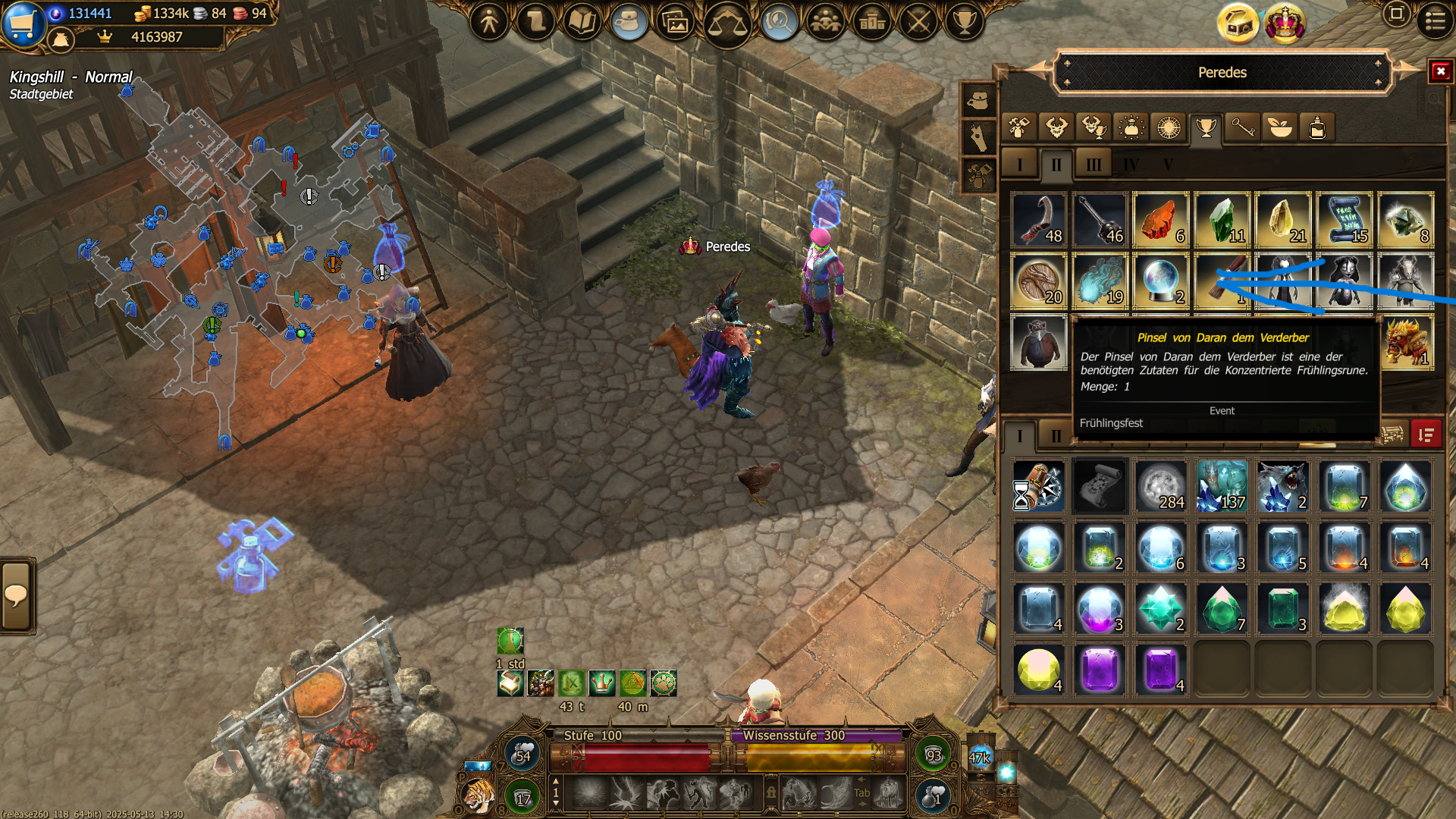Open the chat speech bubble tab
This screenshot has height=819, width=1456.
[x=16, y=596]
